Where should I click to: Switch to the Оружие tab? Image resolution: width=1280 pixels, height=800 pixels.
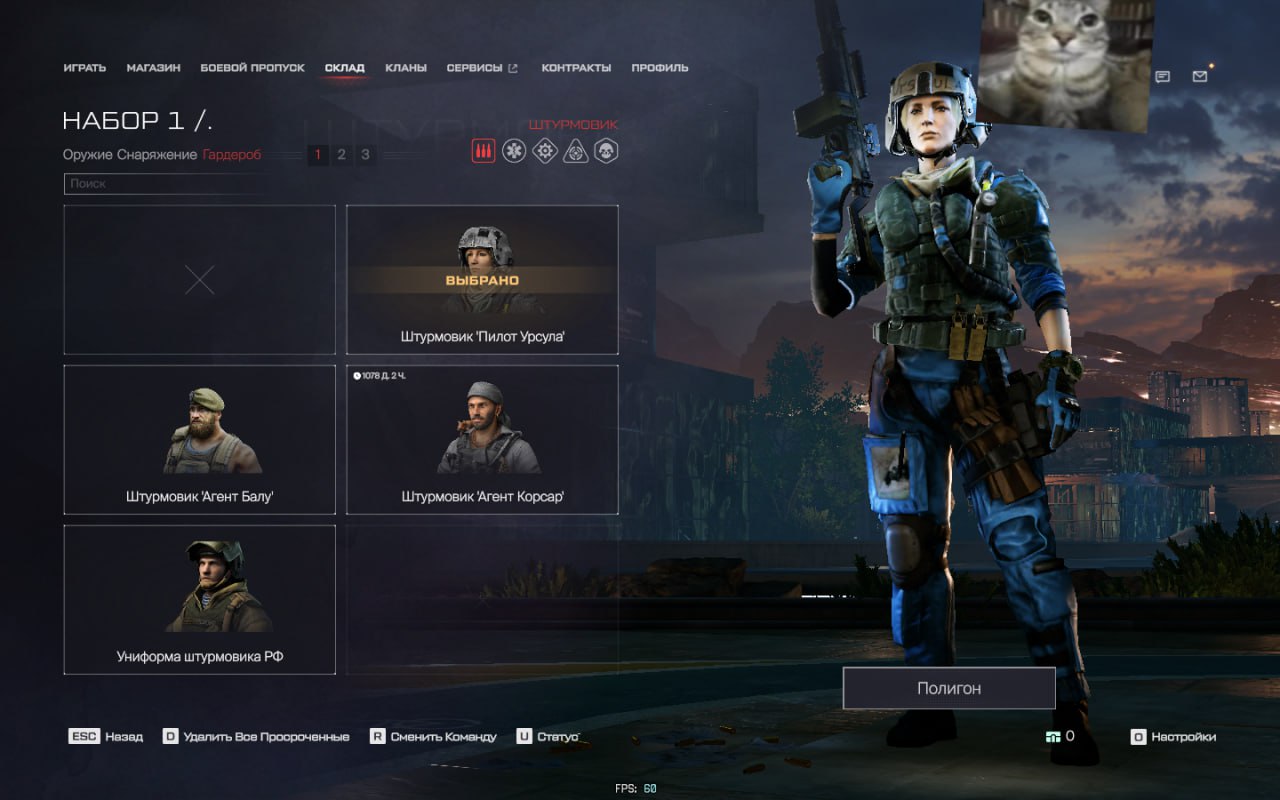coord(87,155)
